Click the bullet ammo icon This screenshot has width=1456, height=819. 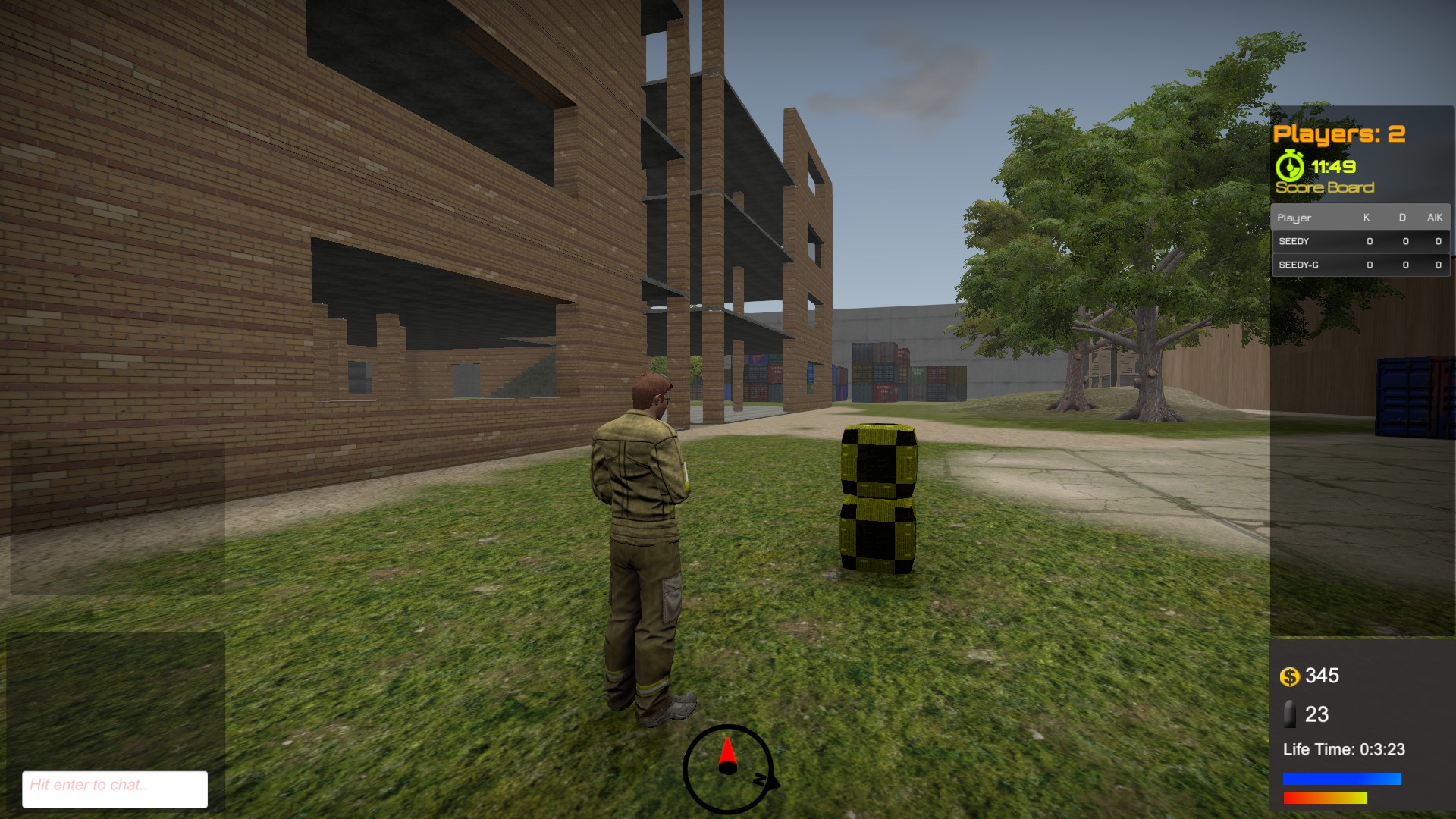[1292, 715]
